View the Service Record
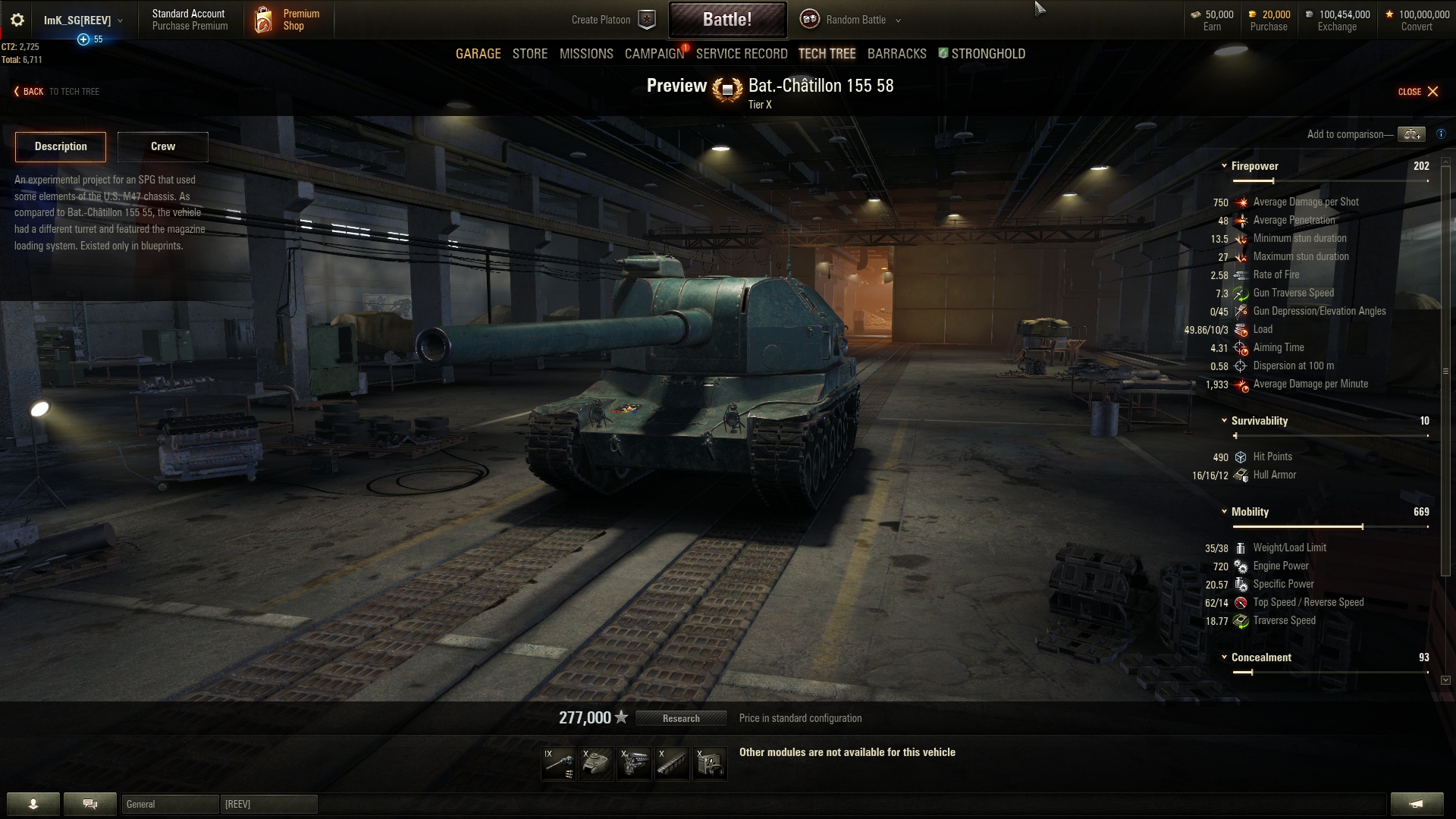1456x819 pixels. coord(741,54)
